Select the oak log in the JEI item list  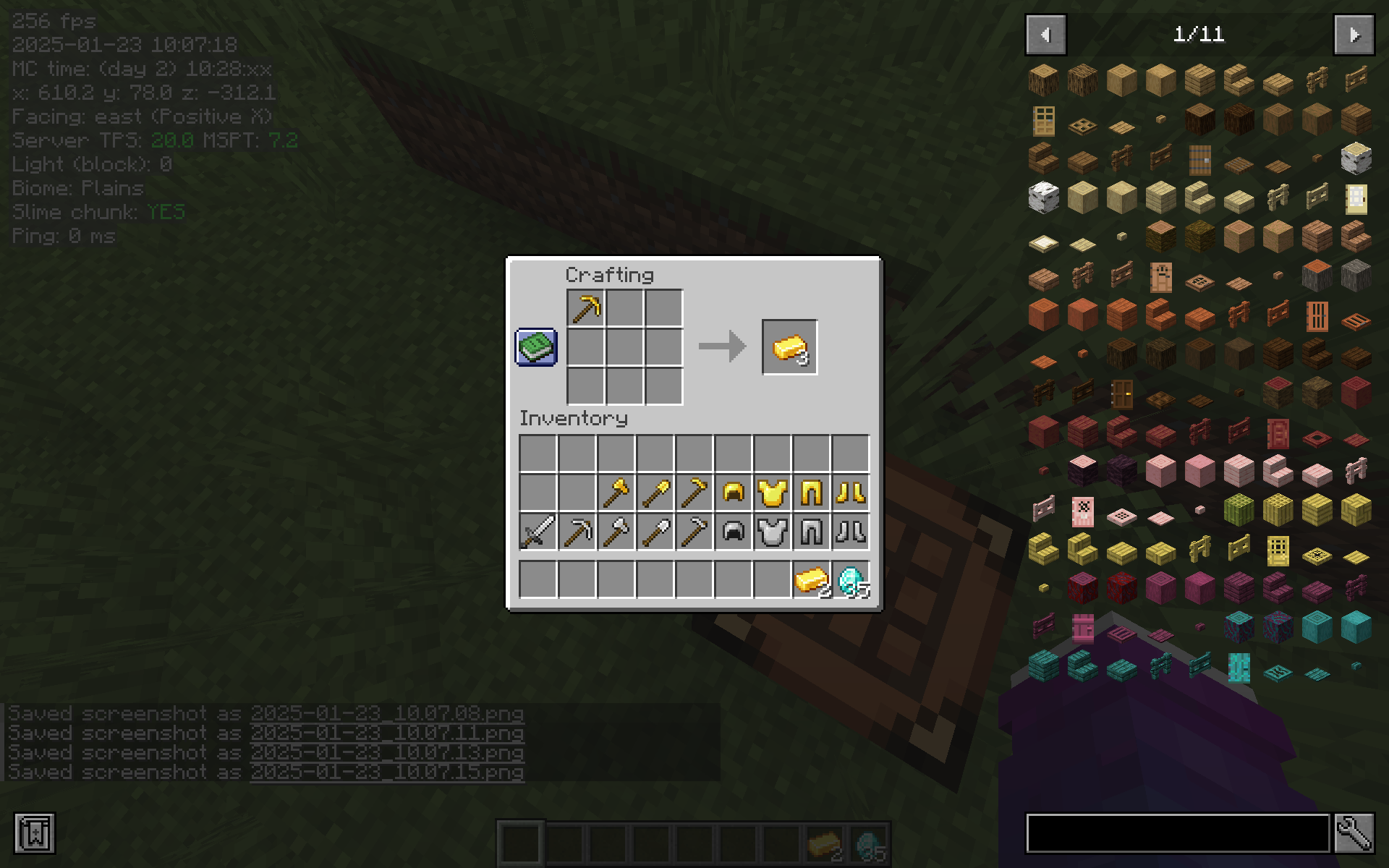[x=1042, y=80]
